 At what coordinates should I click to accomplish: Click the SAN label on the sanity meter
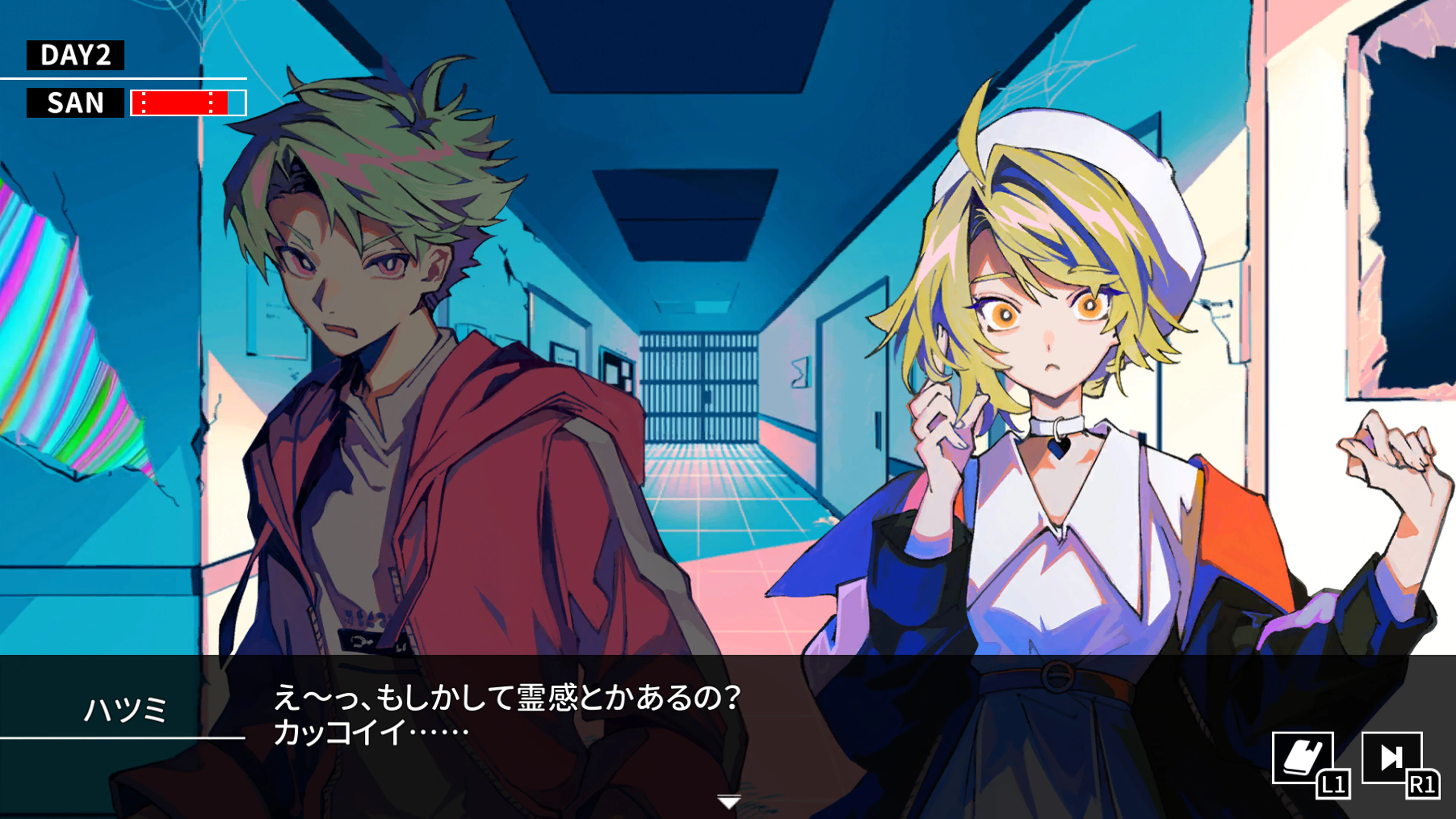(75, 104)
